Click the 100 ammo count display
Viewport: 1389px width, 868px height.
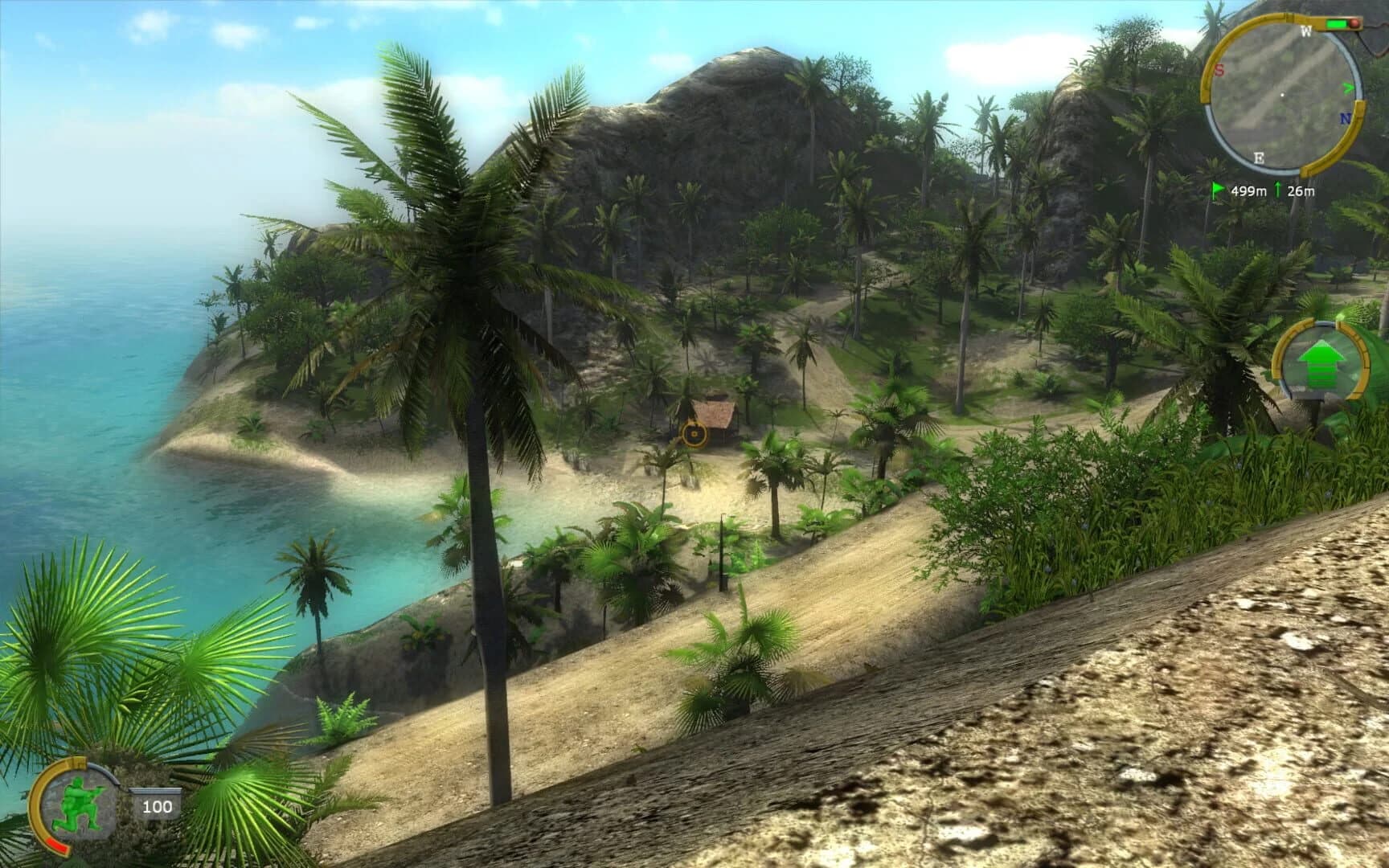pos(158,807)
